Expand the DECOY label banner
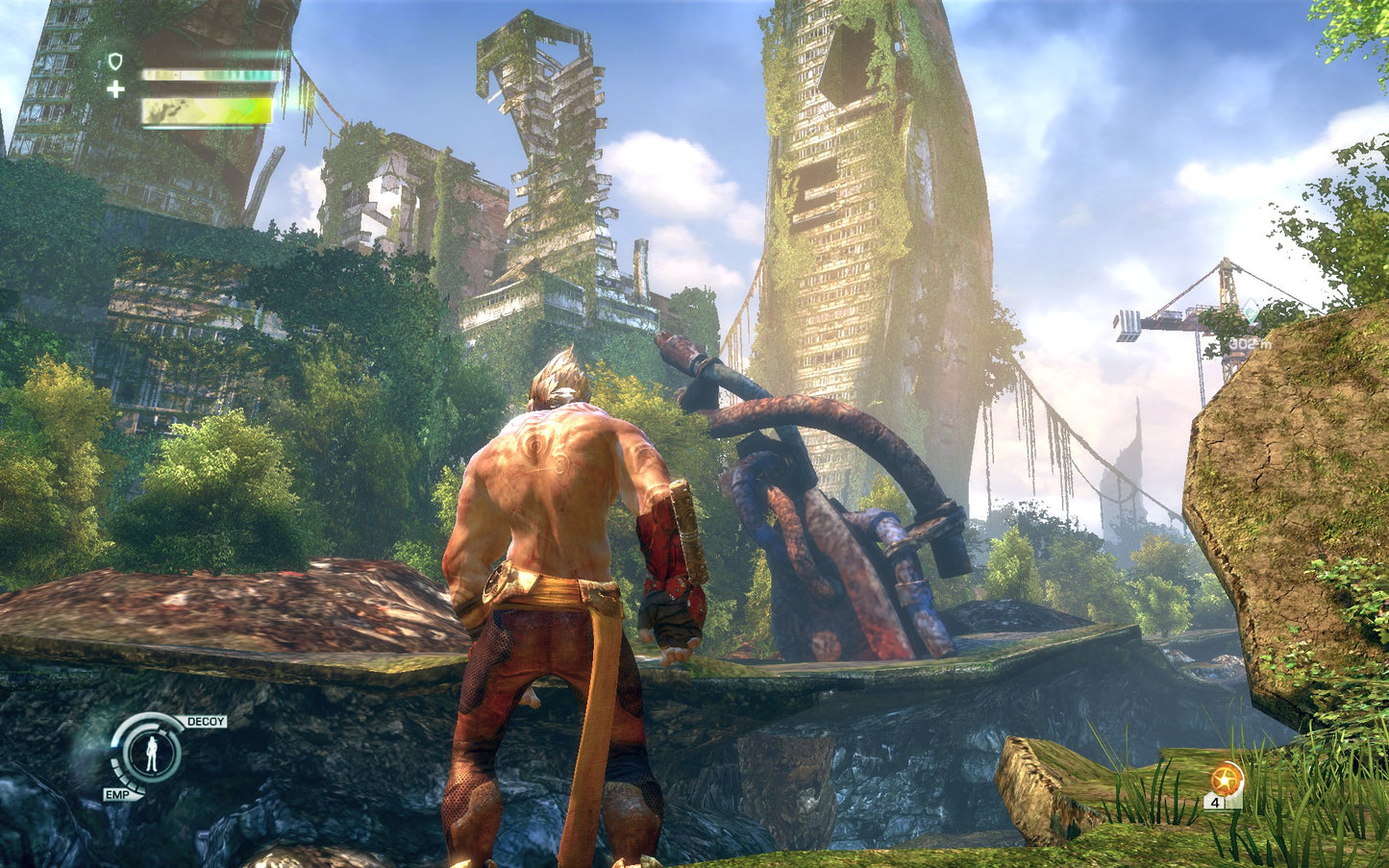The width and height of the screenshot is (1389, 868). [x=206, y=721]
